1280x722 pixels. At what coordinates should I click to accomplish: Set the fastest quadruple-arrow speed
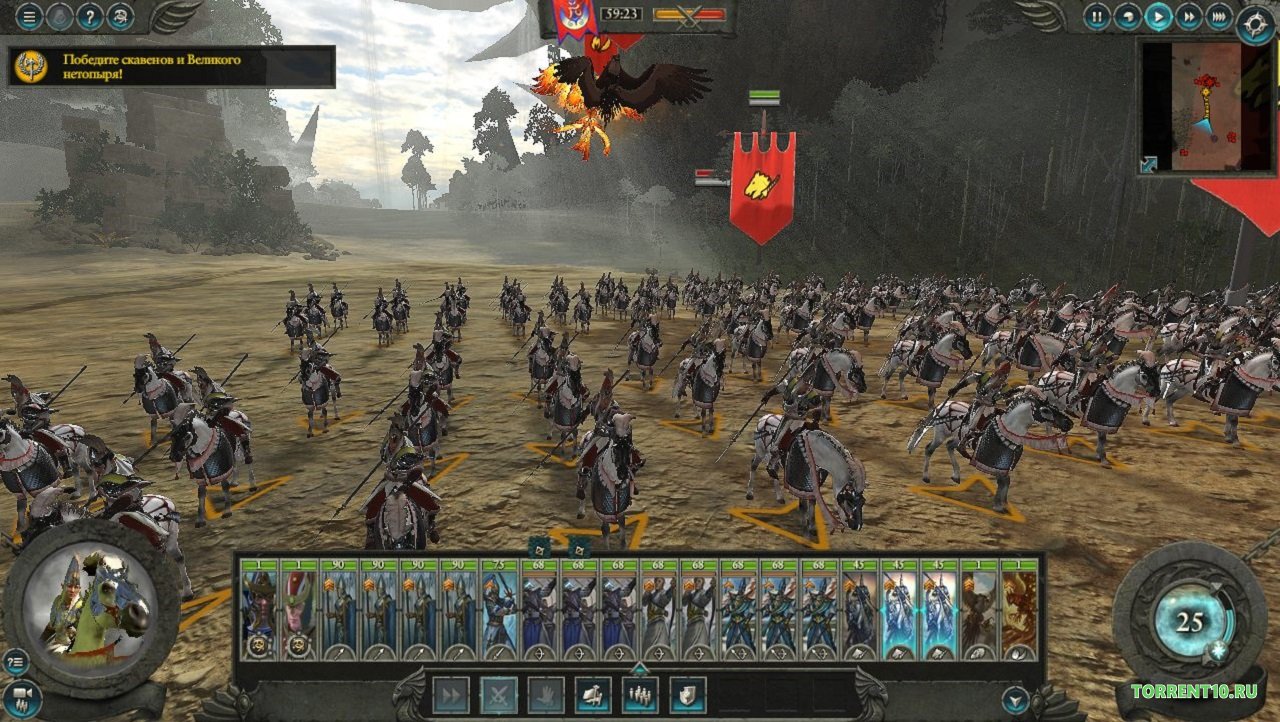(1219, 16)
